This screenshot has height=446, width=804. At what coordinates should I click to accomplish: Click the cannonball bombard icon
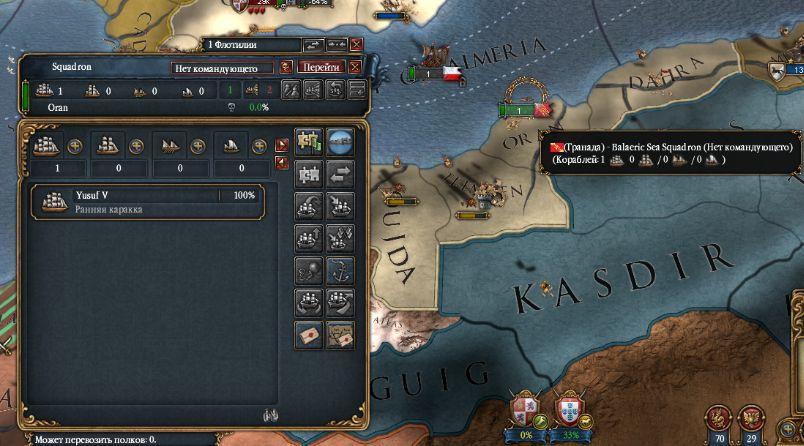(308, 270)
